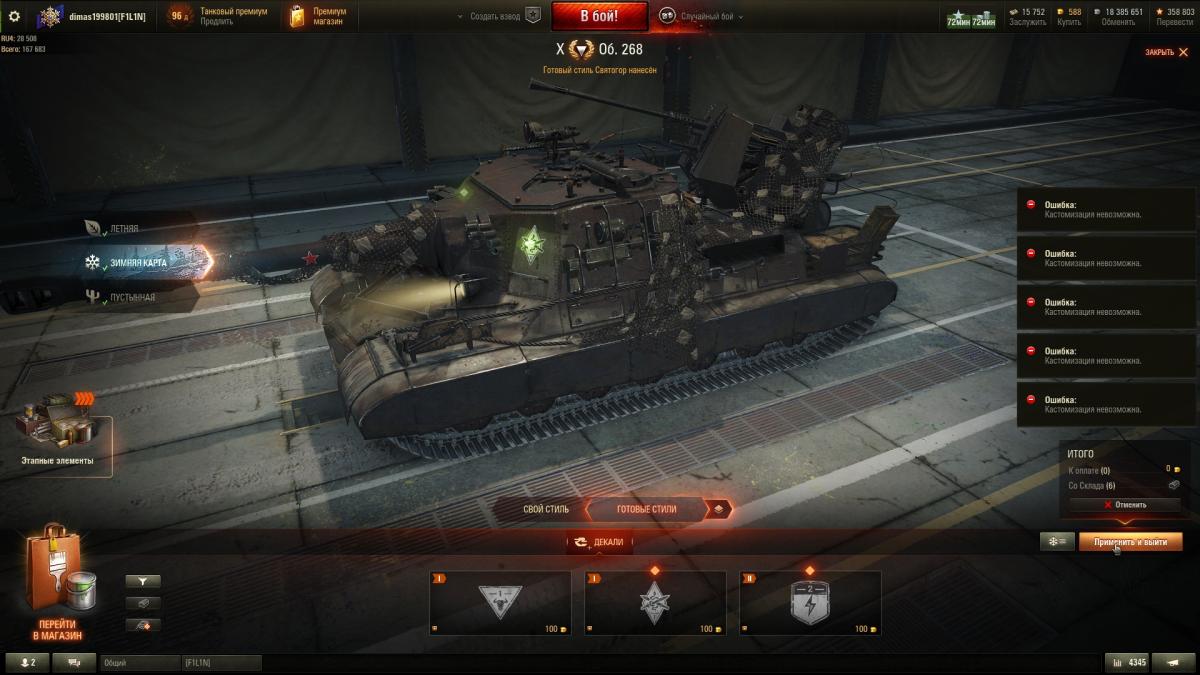
Task: Open the 'Декали' decals category
Action: click(600, 542)
